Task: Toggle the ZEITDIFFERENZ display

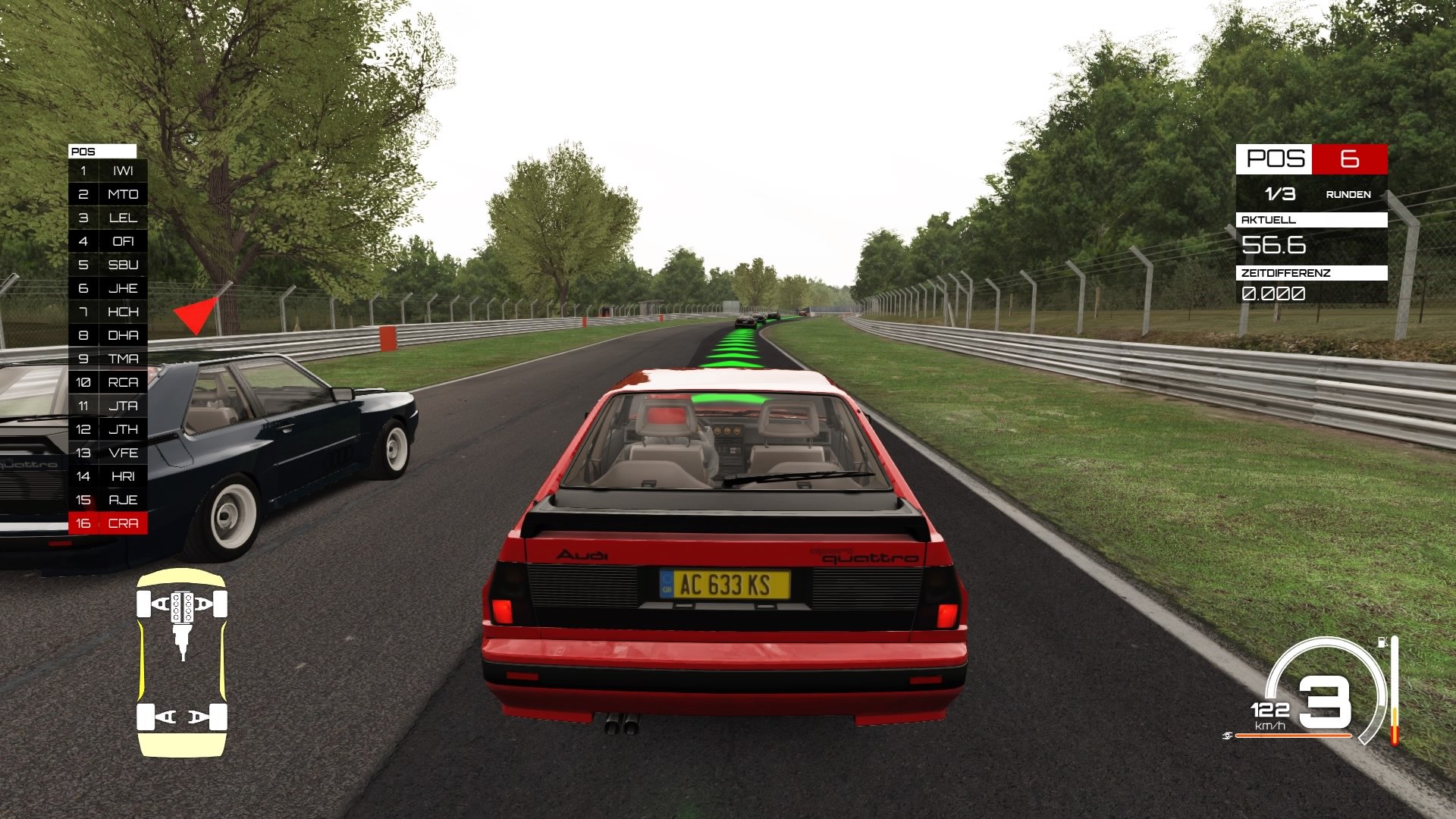Action: point(1312,274)
